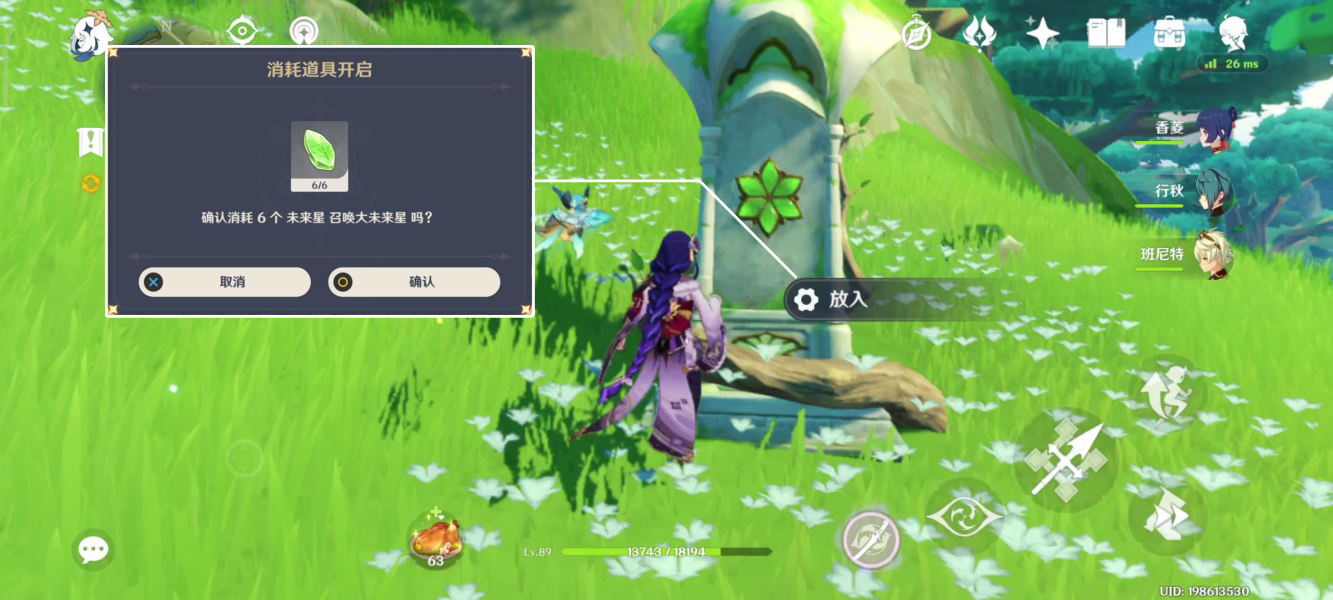This screenshot has height=600, width=1333.
Task: Tap the jump button
Action: (1168, 393)
